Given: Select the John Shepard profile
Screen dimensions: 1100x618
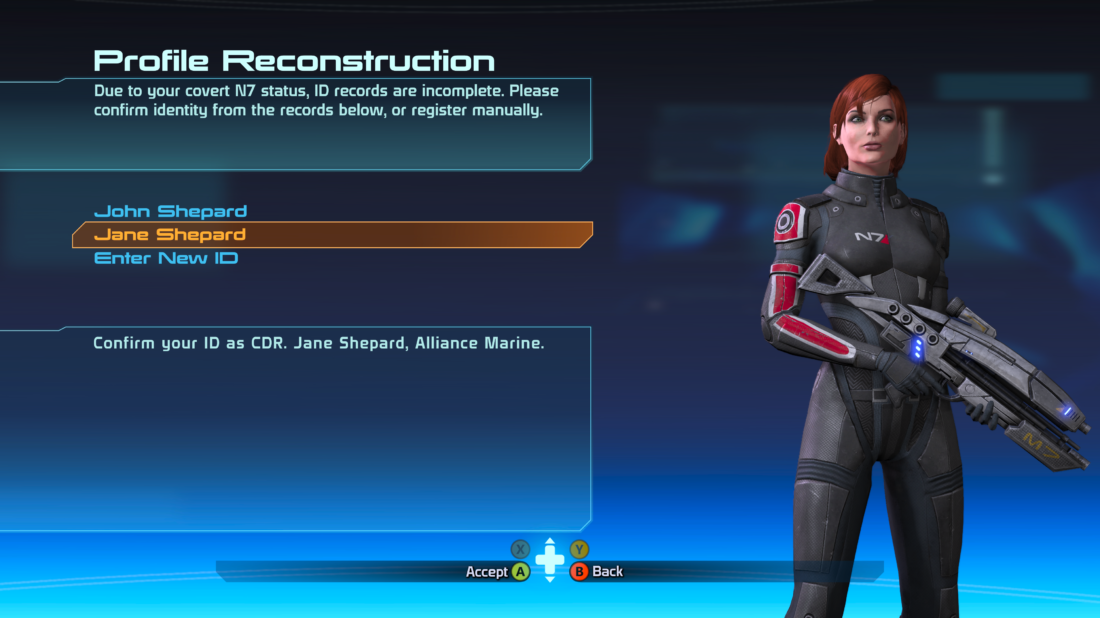Looking at the screenshot, I should (x=170, y=211).
